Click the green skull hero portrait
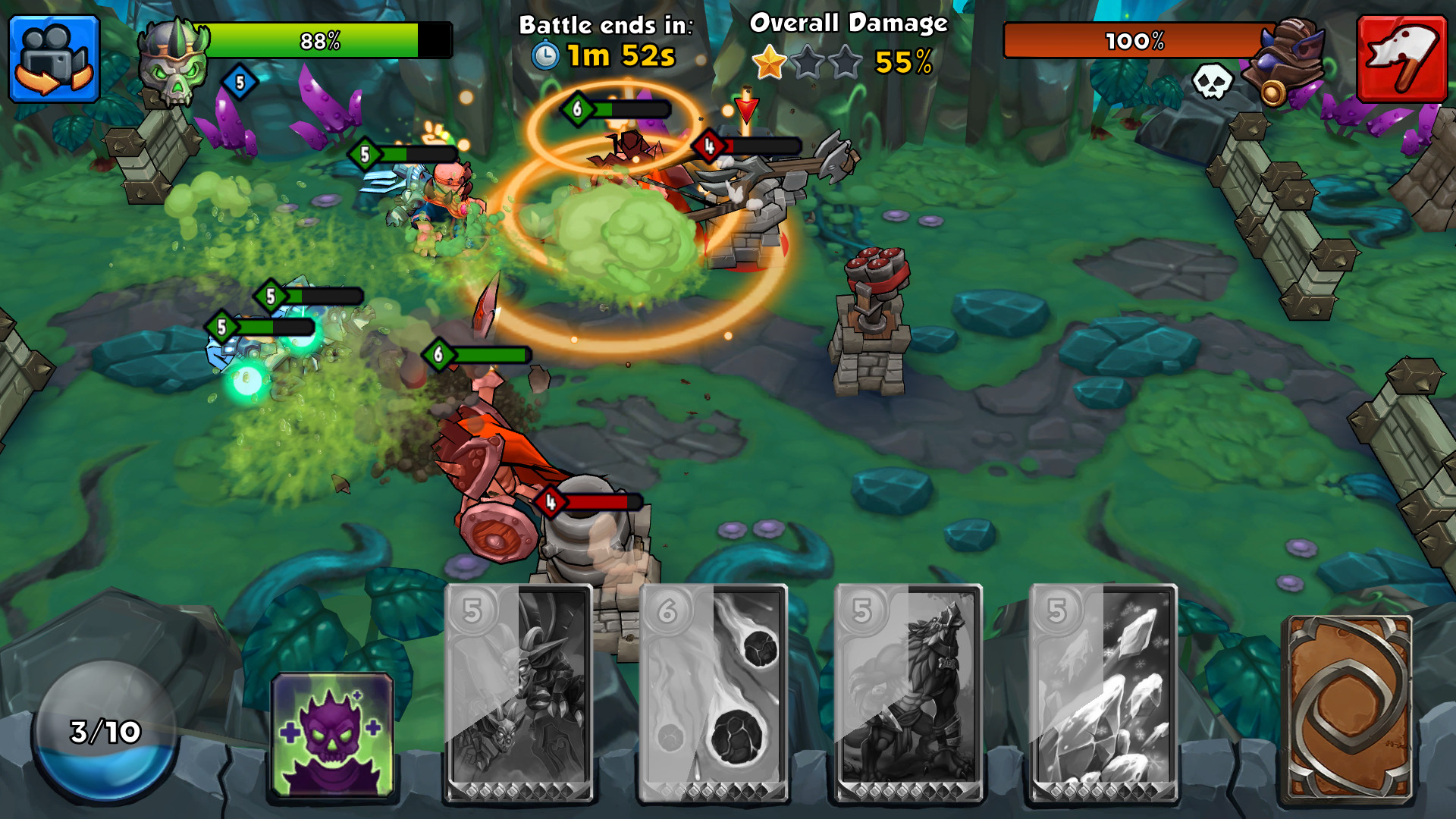The image size is (1456, 819). (x=173, y=62)
